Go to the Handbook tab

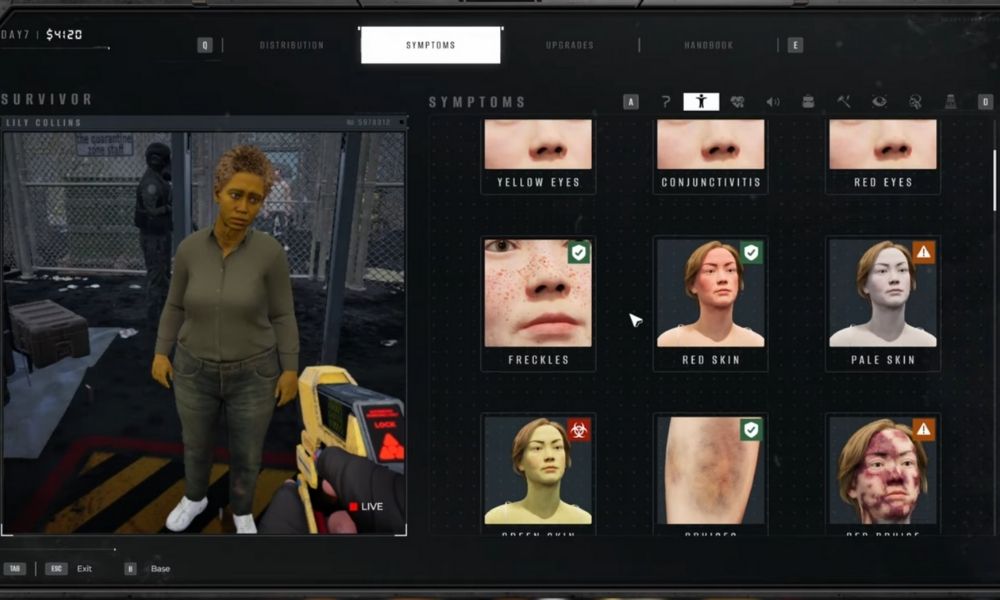709,45
